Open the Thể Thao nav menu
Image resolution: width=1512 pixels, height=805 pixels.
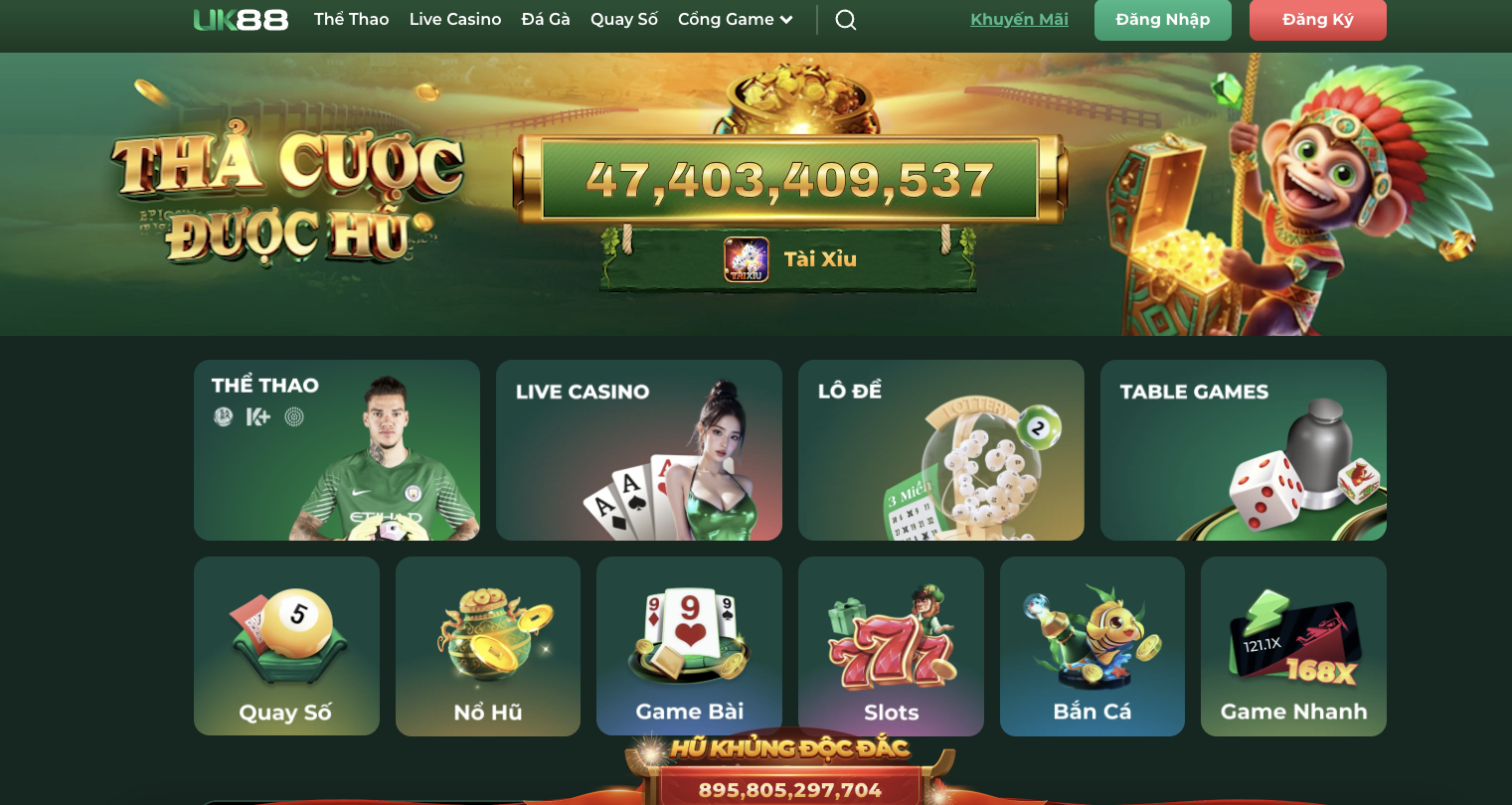click(x=351, y=20)
